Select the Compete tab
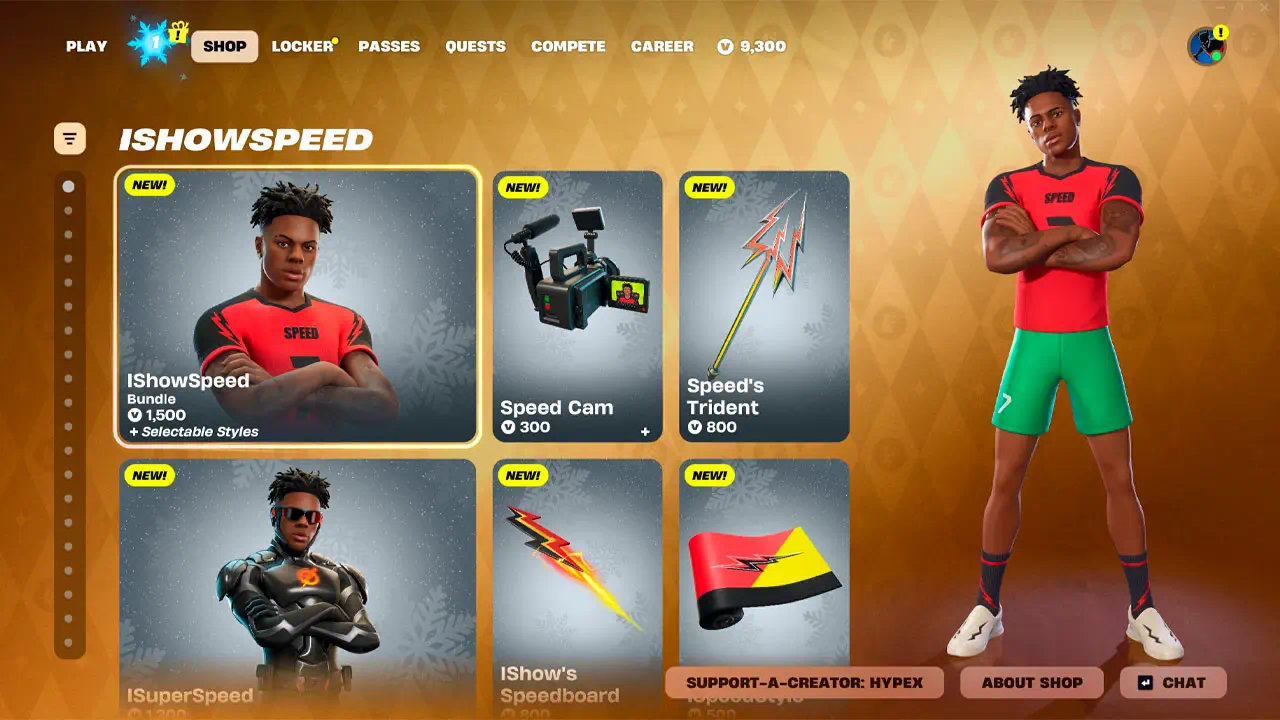The image size is (1280, 720). (568, 46)
